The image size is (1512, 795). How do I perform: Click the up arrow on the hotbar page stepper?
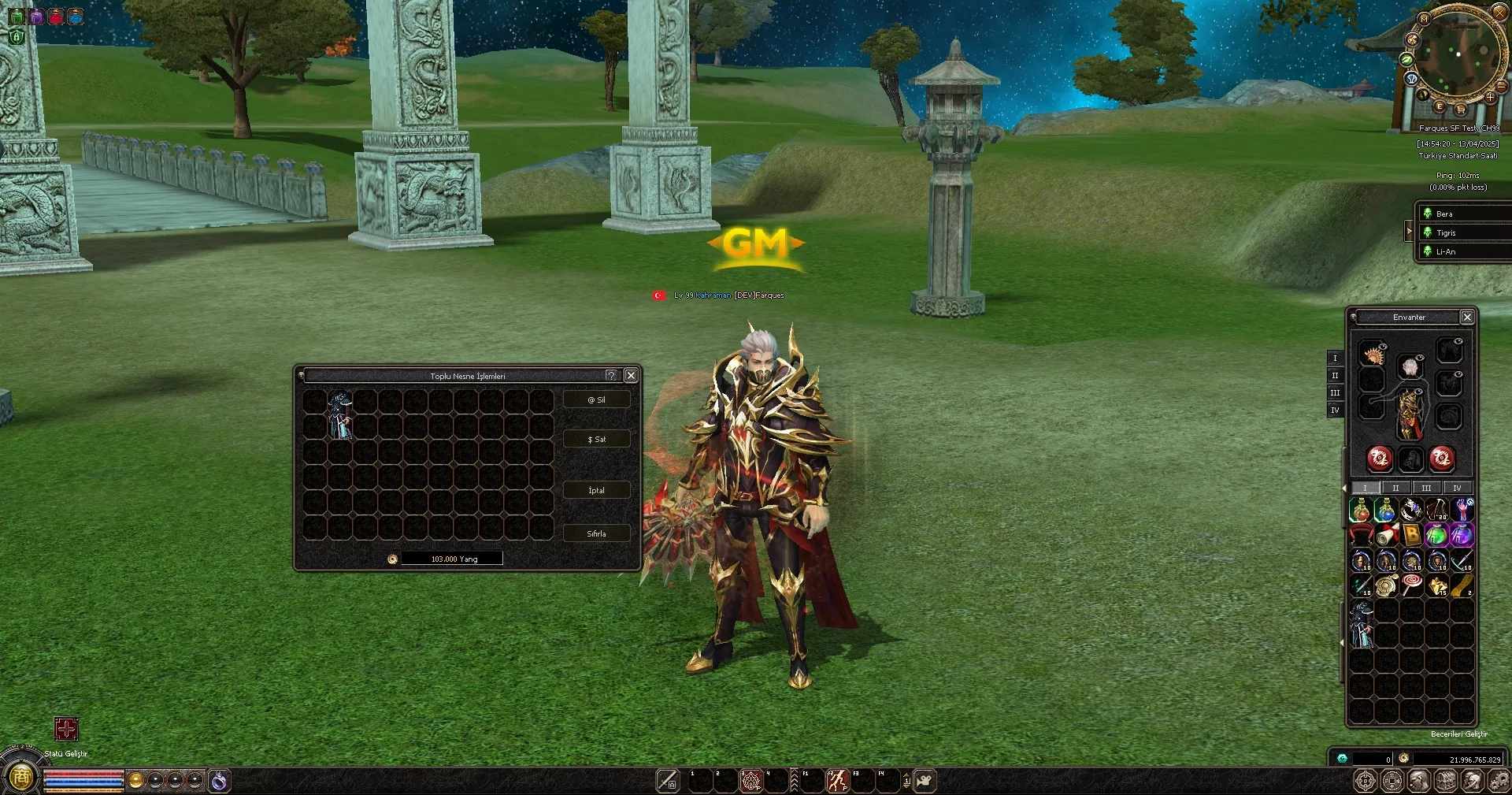pyautogui.click(x=906, y=775)
